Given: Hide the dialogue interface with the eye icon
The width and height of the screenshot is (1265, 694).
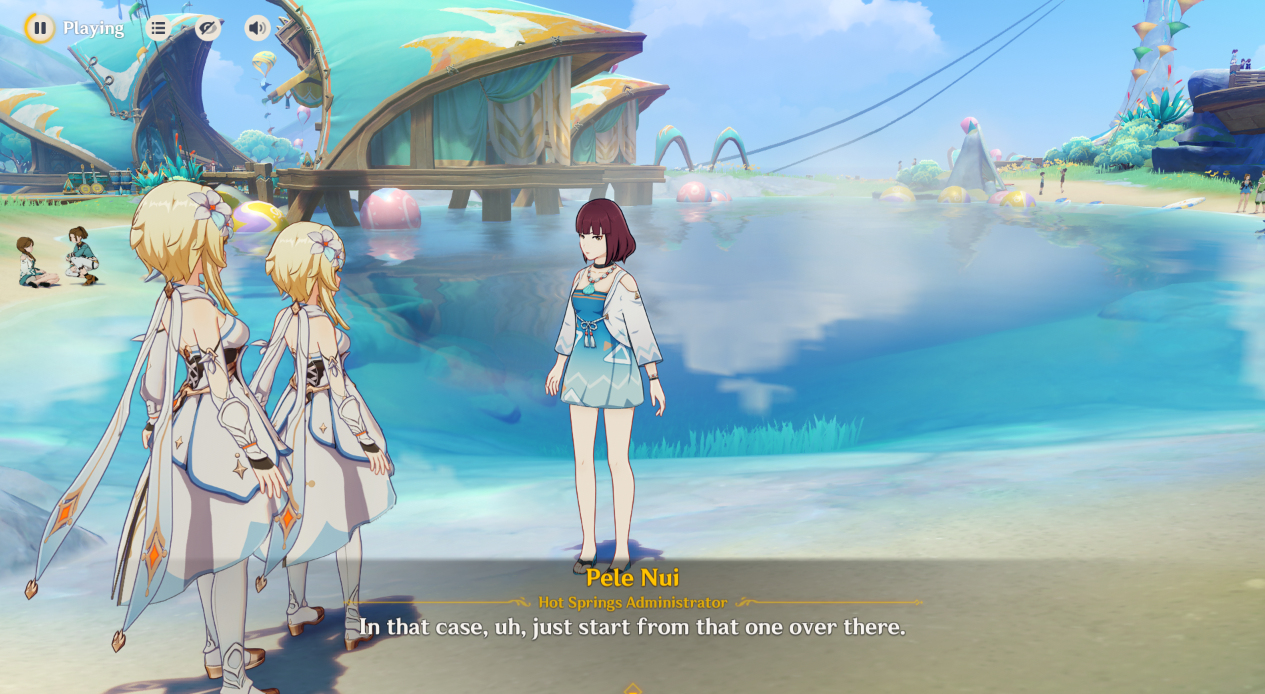Looking at the screenshot, I should pyautogui.click(x=207, y=28).
